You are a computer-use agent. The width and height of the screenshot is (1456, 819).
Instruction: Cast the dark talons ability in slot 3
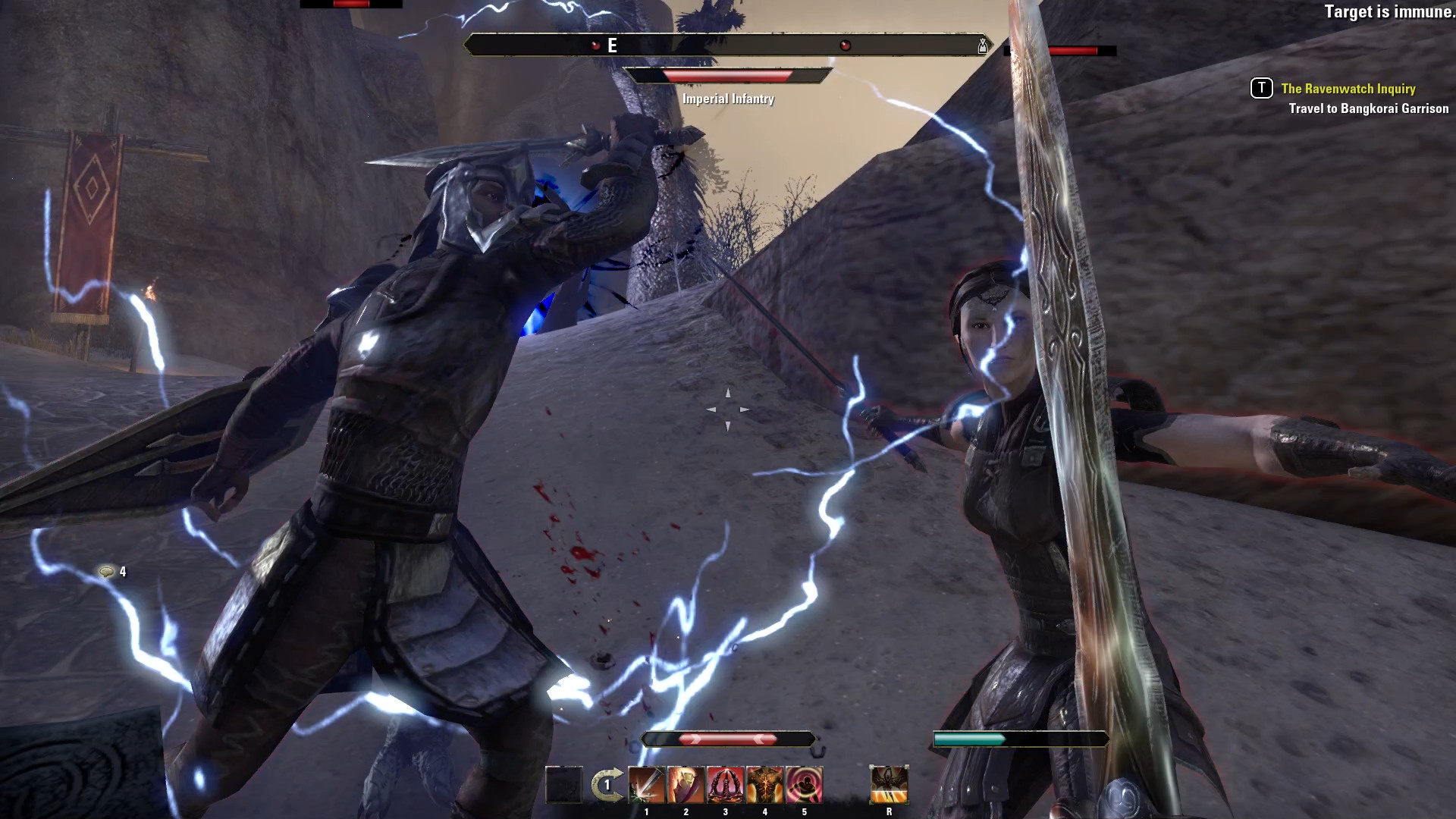pyautogui.click(x=726, y=784)
